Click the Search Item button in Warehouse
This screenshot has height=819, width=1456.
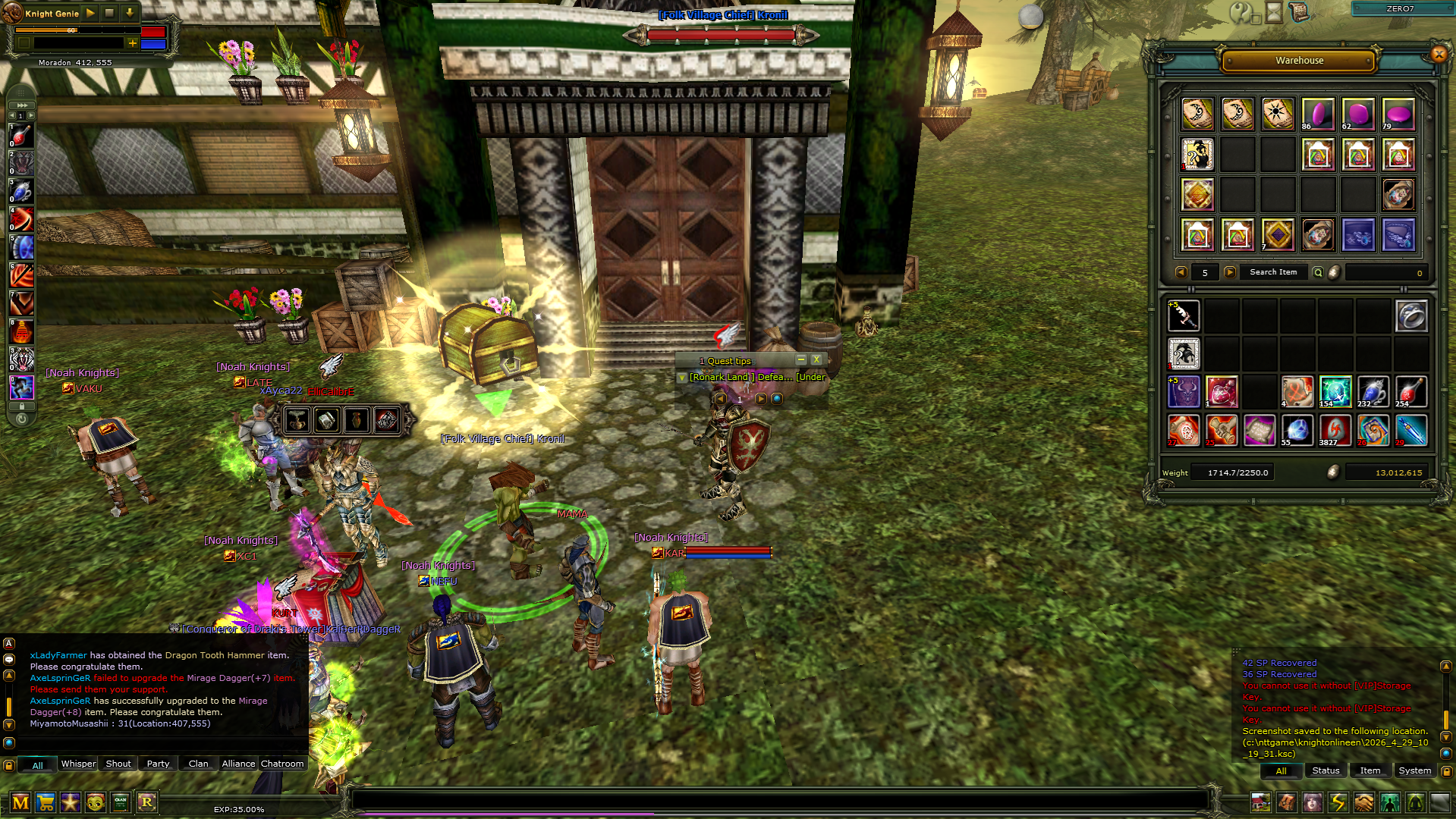pyautogui.click(x=1273, y=271)
